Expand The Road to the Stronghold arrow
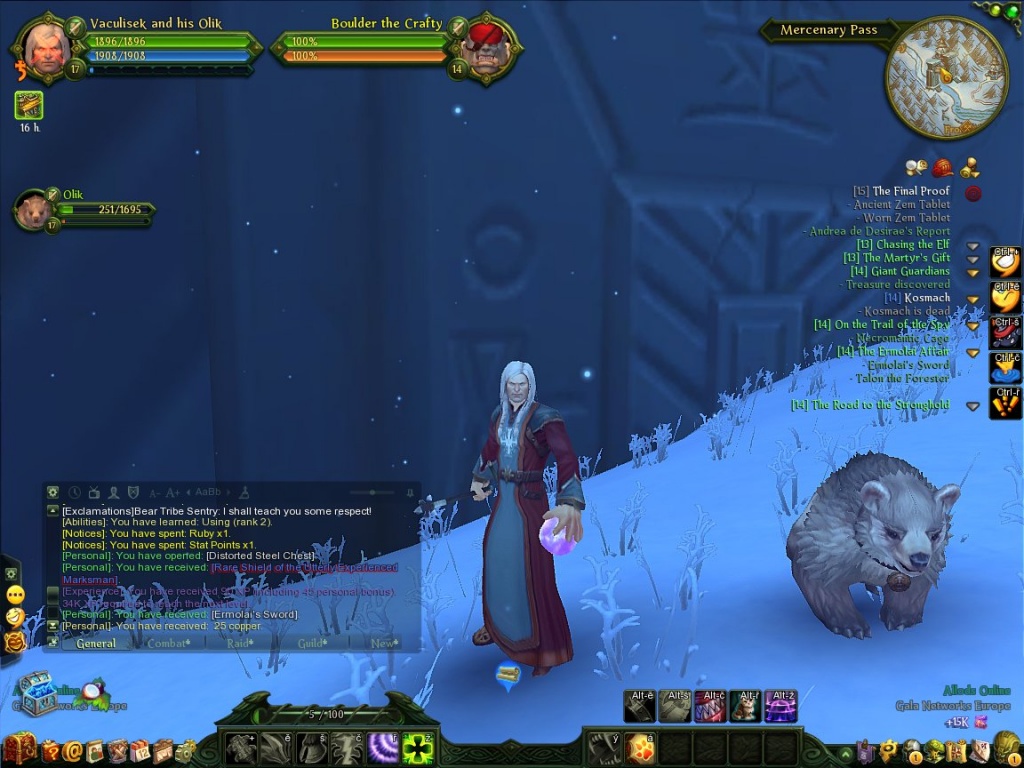1024x768 pixels. pos(972,406)
